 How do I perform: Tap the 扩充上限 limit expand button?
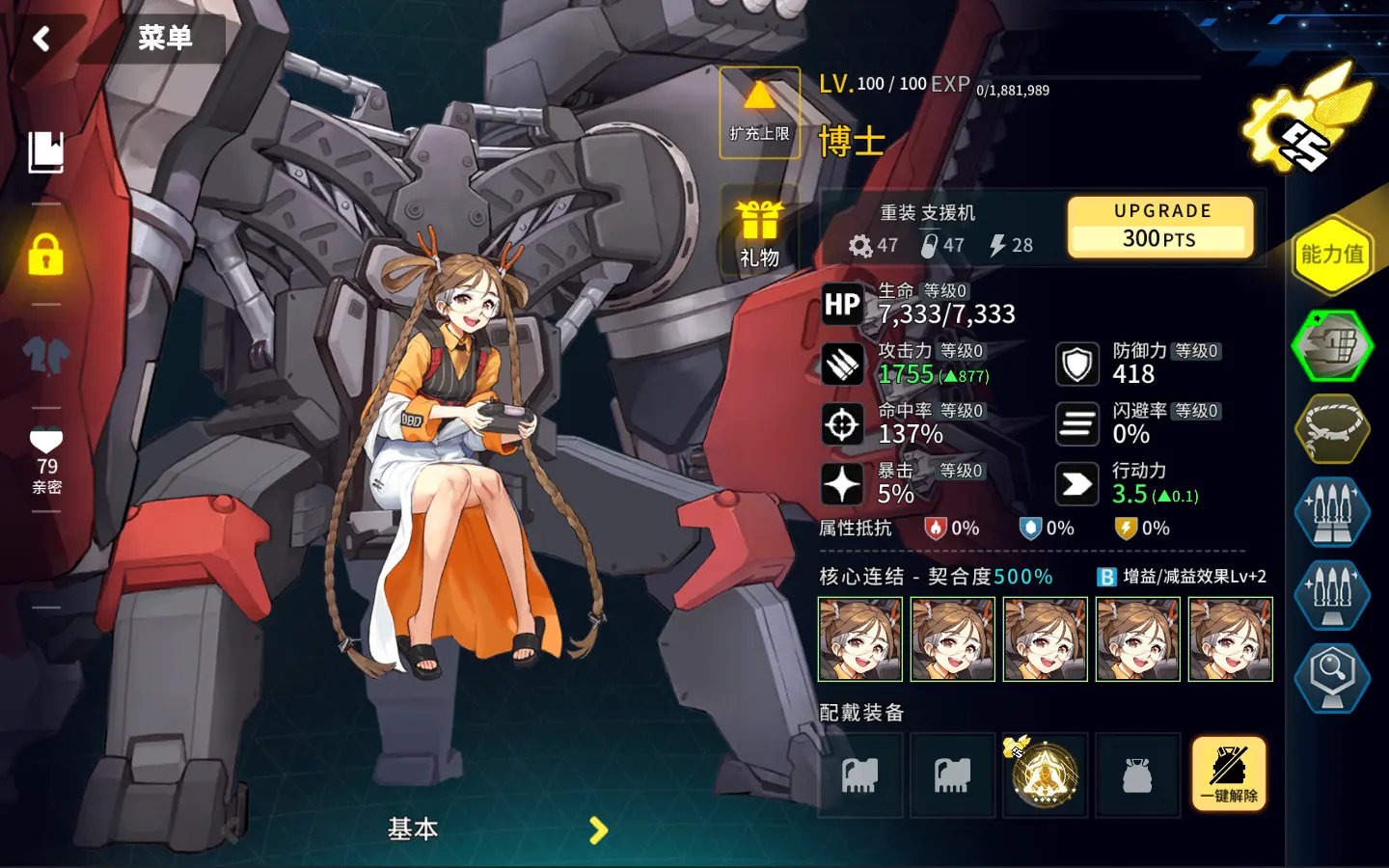(x=759, y=113)
